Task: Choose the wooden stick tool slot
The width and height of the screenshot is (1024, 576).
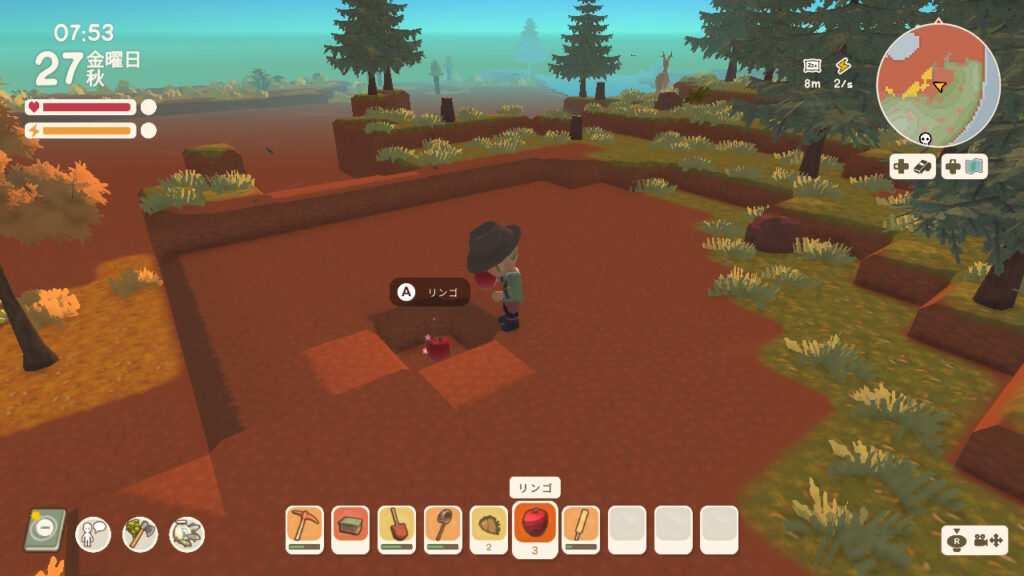Action: (x=581, y=526)
